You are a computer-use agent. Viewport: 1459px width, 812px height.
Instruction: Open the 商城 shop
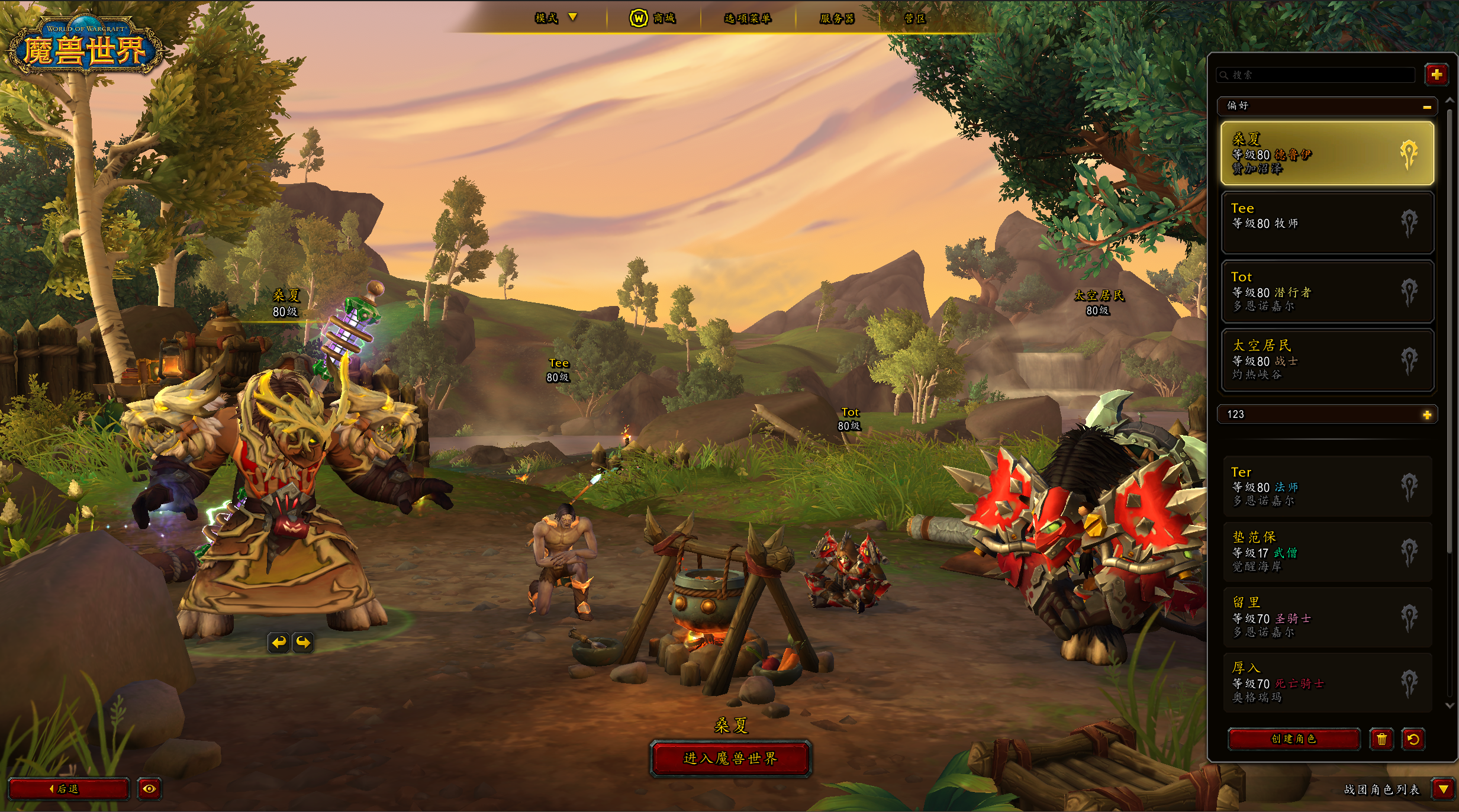(653, 18)
